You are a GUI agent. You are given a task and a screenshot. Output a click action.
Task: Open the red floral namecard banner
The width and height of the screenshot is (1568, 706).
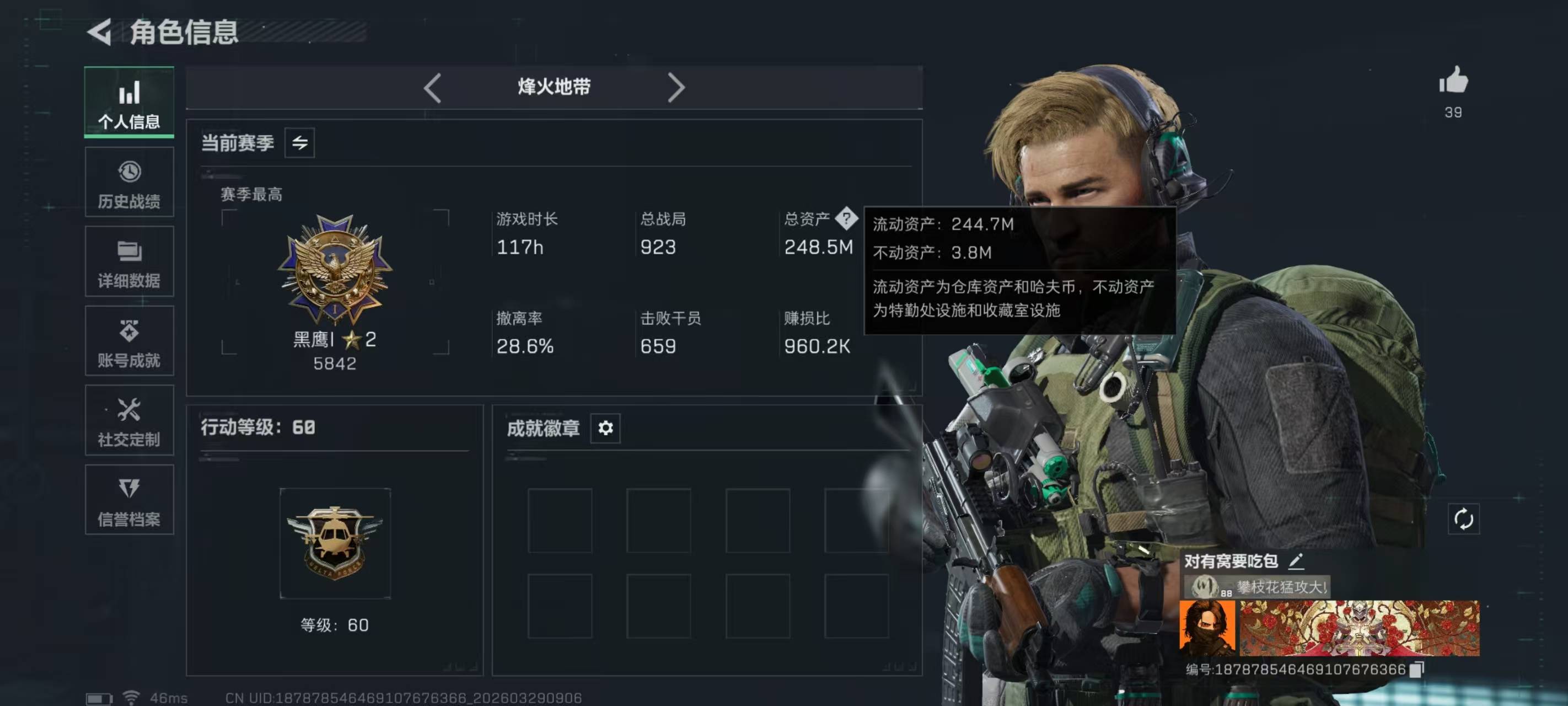click(x=1359, y=628)
